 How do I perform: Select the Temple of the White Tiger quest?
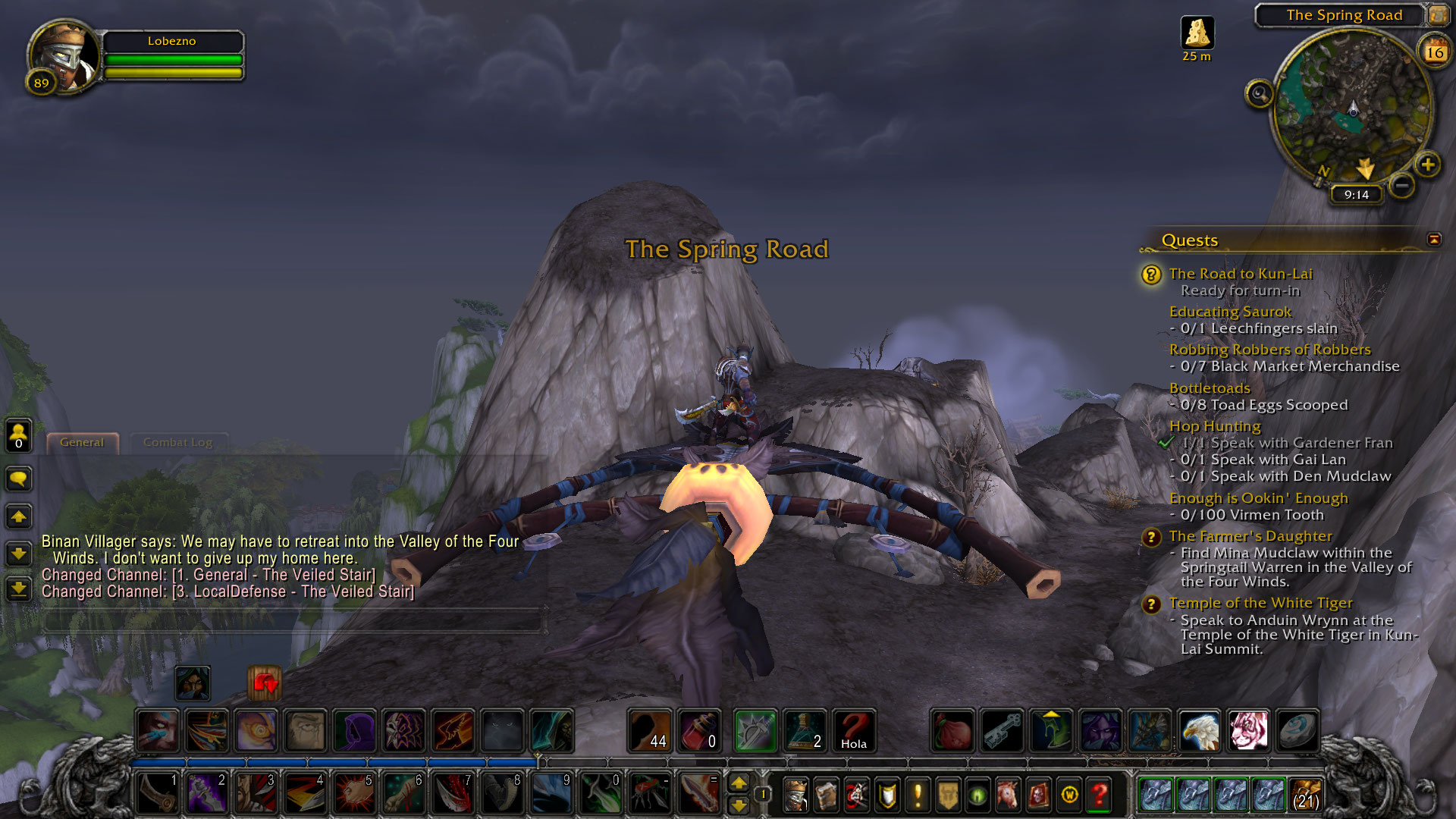pos(1260,603)
